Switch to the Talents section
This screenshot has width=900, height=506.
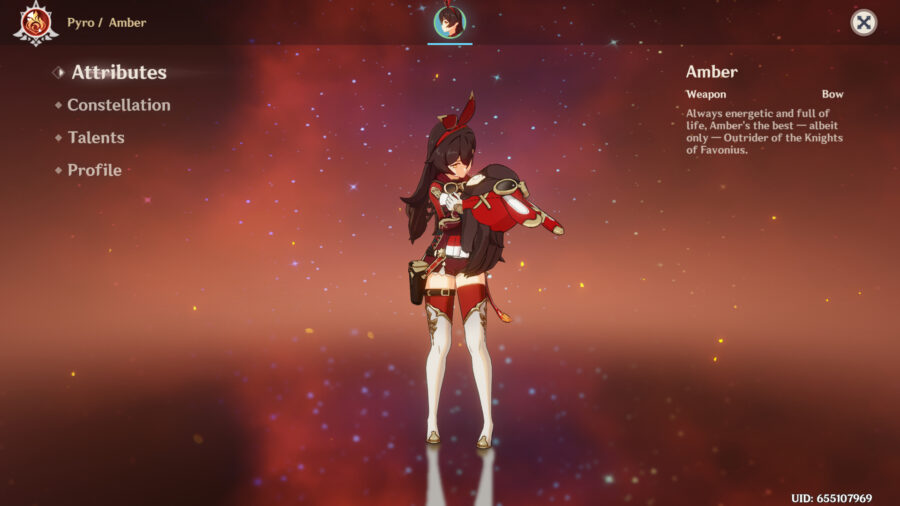[95, 138]
